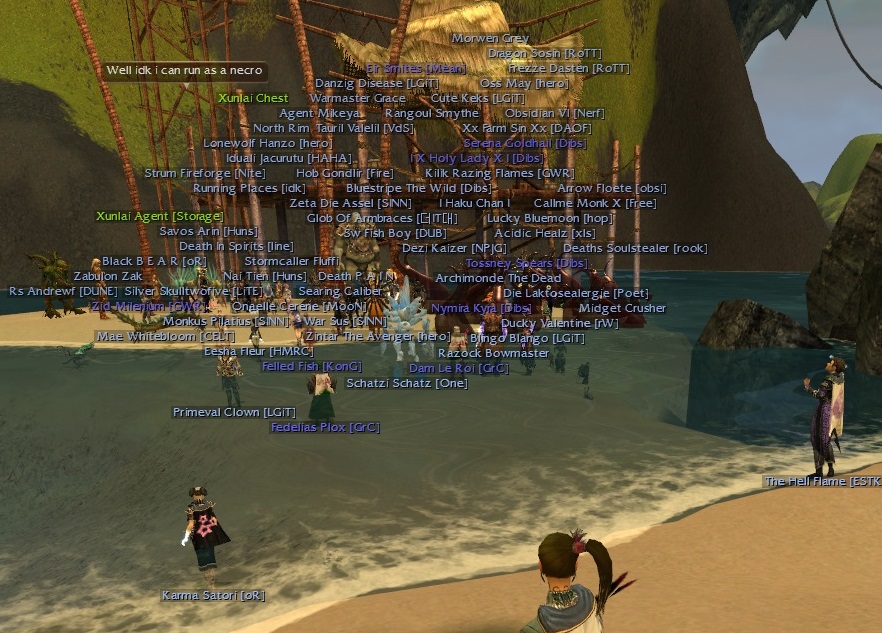Screen dimensions: 882x633
Task: Click Mae Whitebloom [CELT] name label
Action: pyautogui.click(x=165, y=337)
